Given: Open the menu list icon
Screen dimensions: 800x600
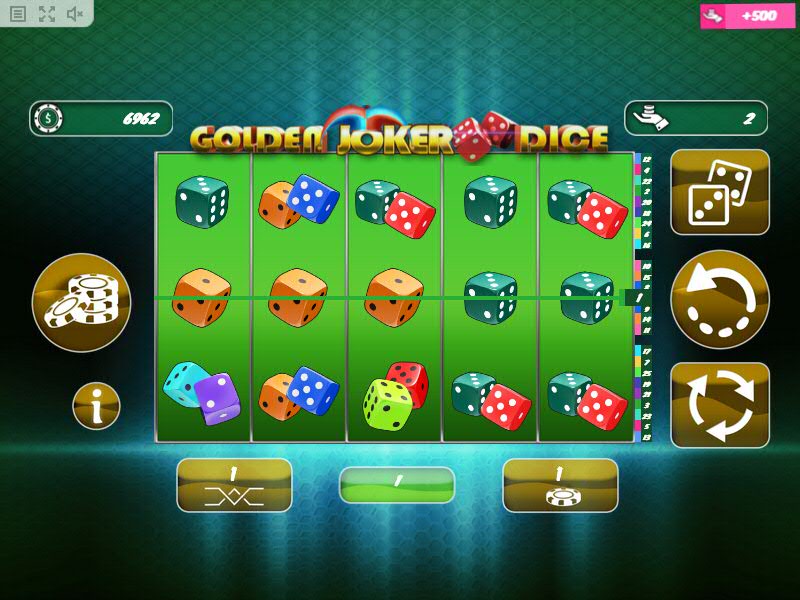Looking at the screenshot, I should (18, 14).
